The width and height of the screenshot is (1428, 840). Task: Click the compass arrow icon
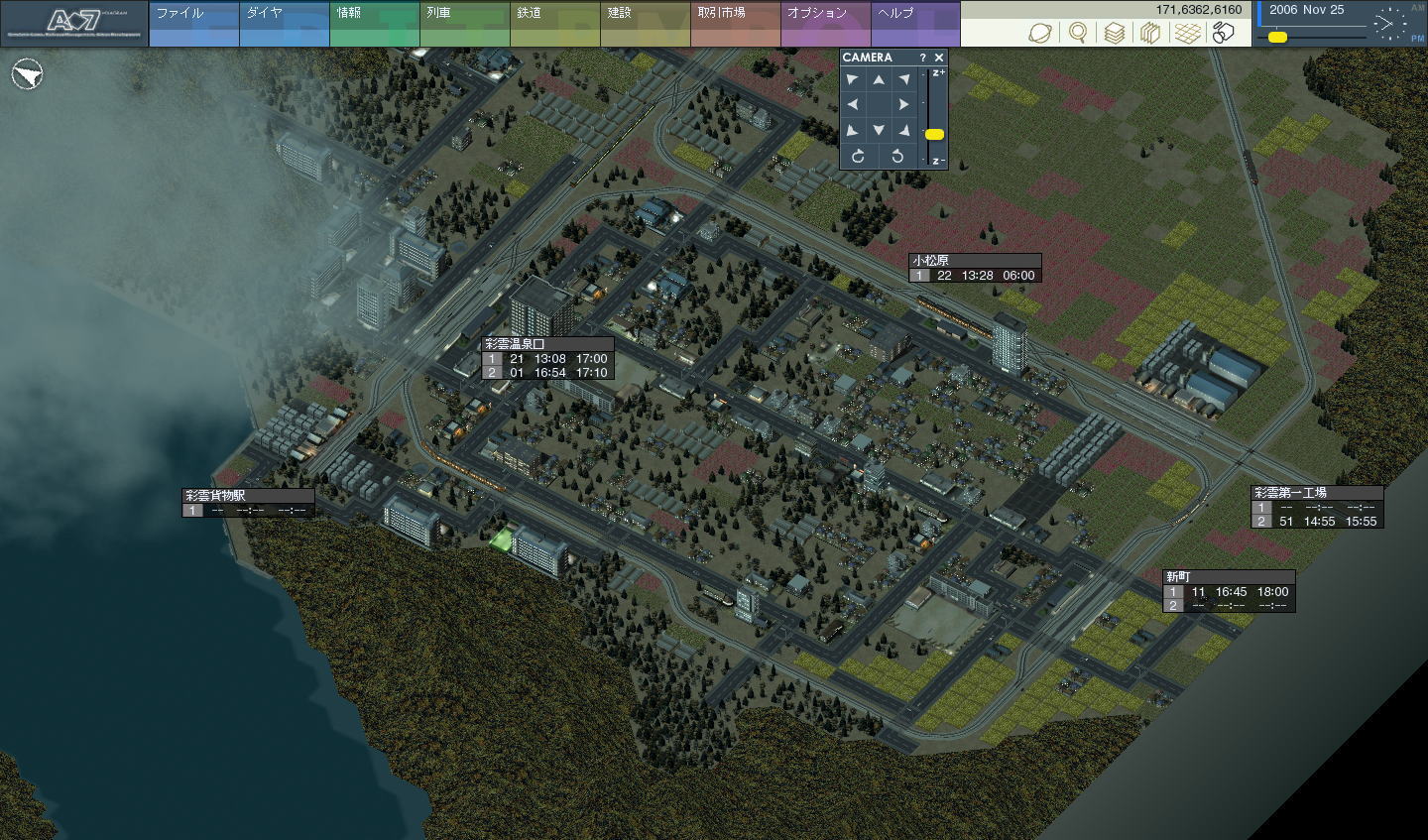[x=29, y=74]
